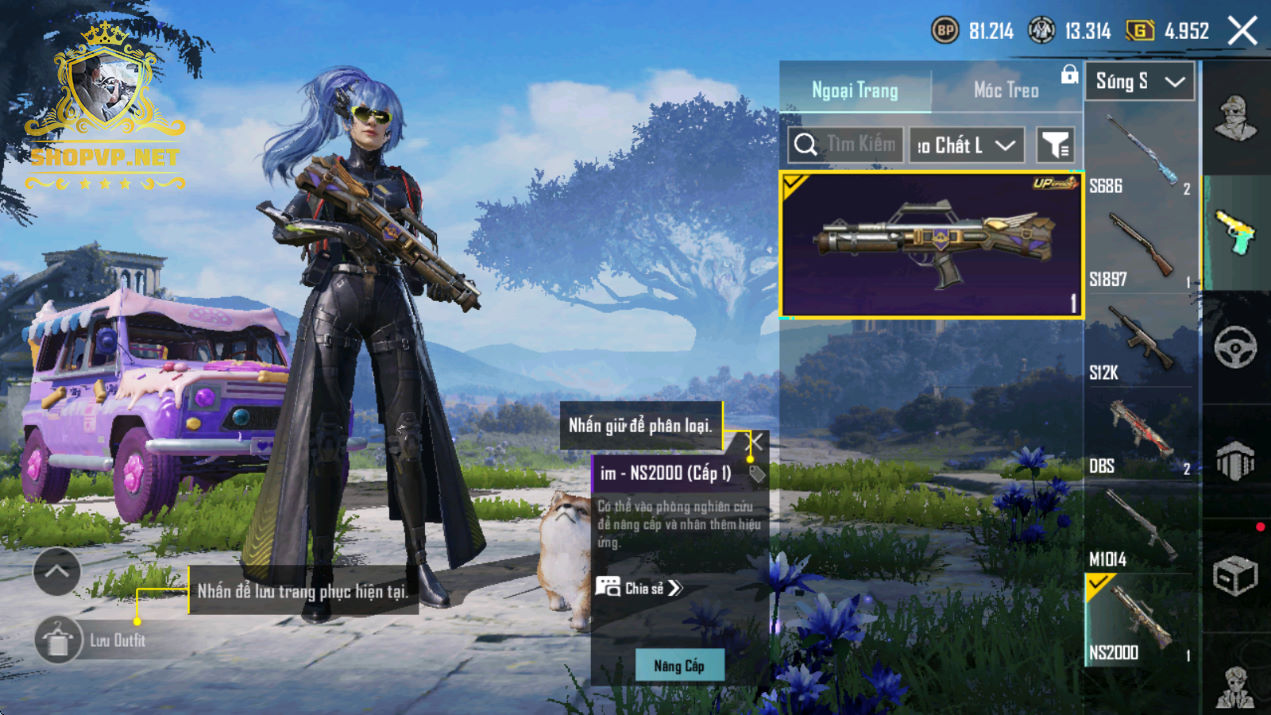Save the current look with Lưu Outfit
The height and width of the screenshot is (715, 1271).
[x=58, y=640]
